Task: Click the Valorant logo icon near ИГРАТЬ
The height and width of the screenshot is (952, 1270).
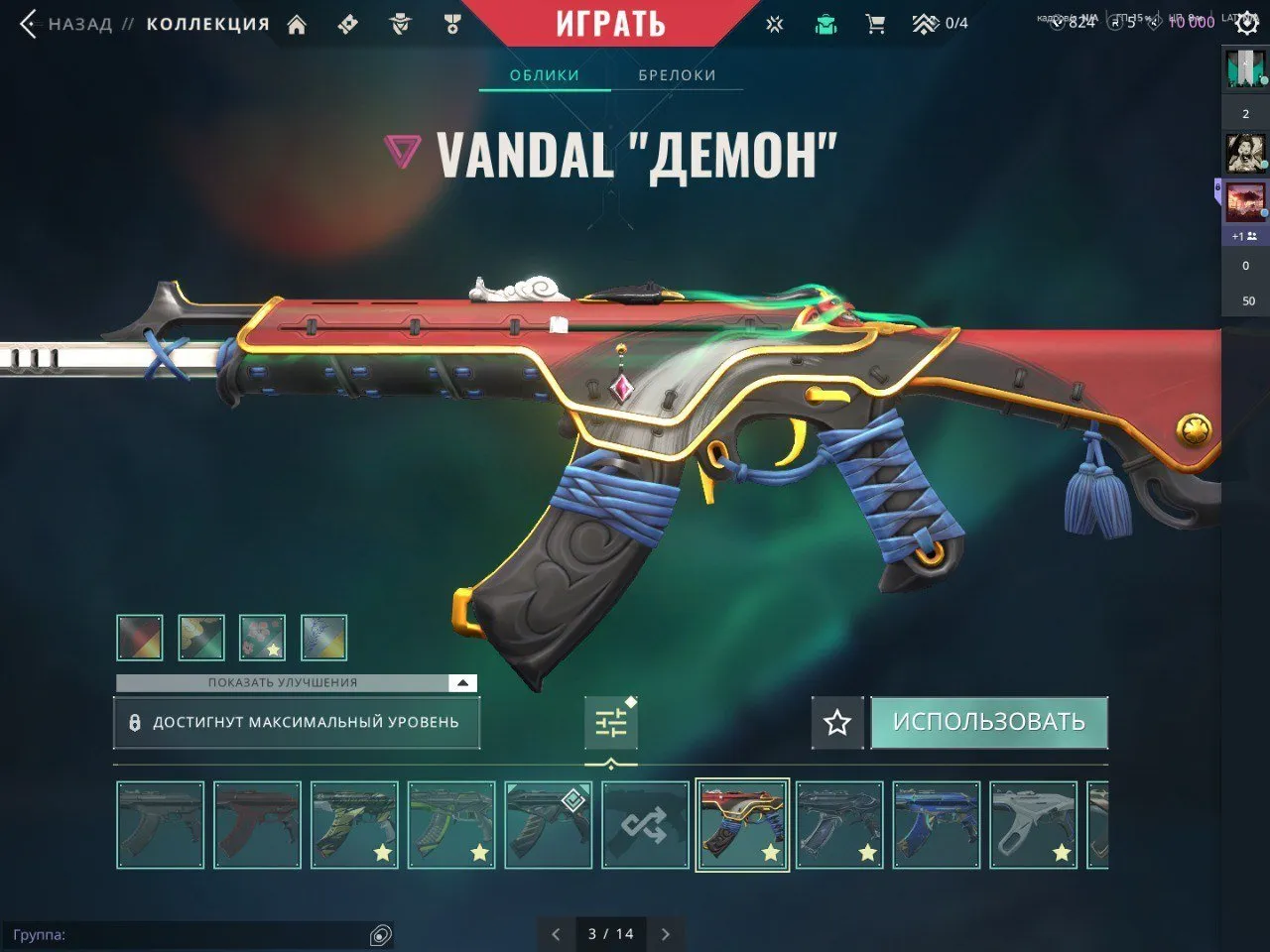Action: (x=774, y=23)
